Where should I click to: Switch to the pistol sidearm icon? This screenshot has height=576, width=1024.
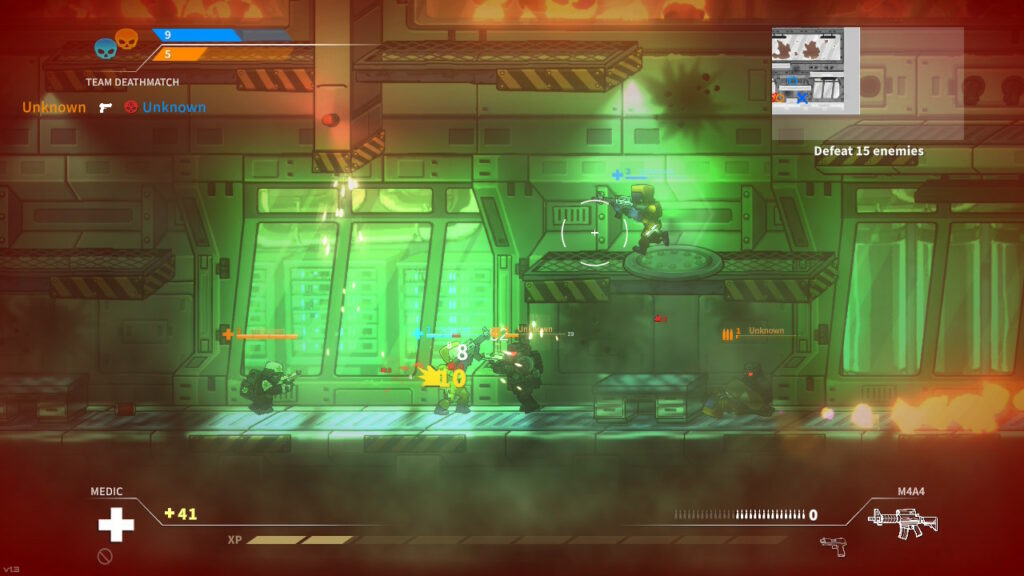point(832,546)
